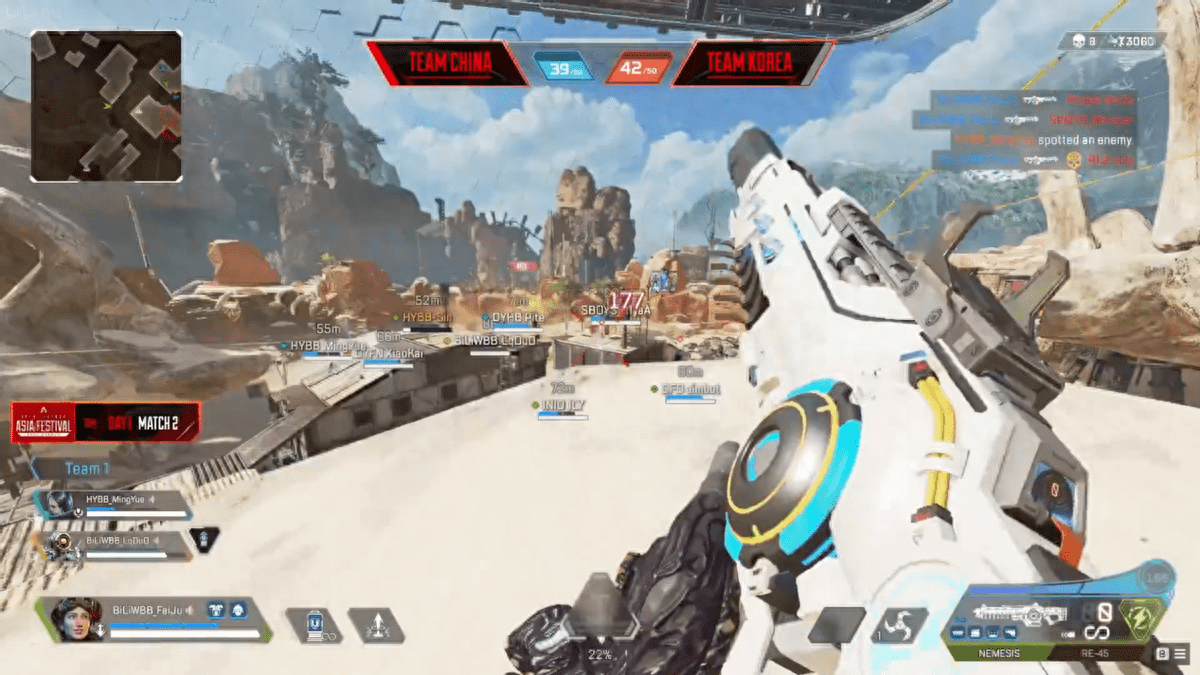
Task: Click the minimap
Action: click(106, 106)
